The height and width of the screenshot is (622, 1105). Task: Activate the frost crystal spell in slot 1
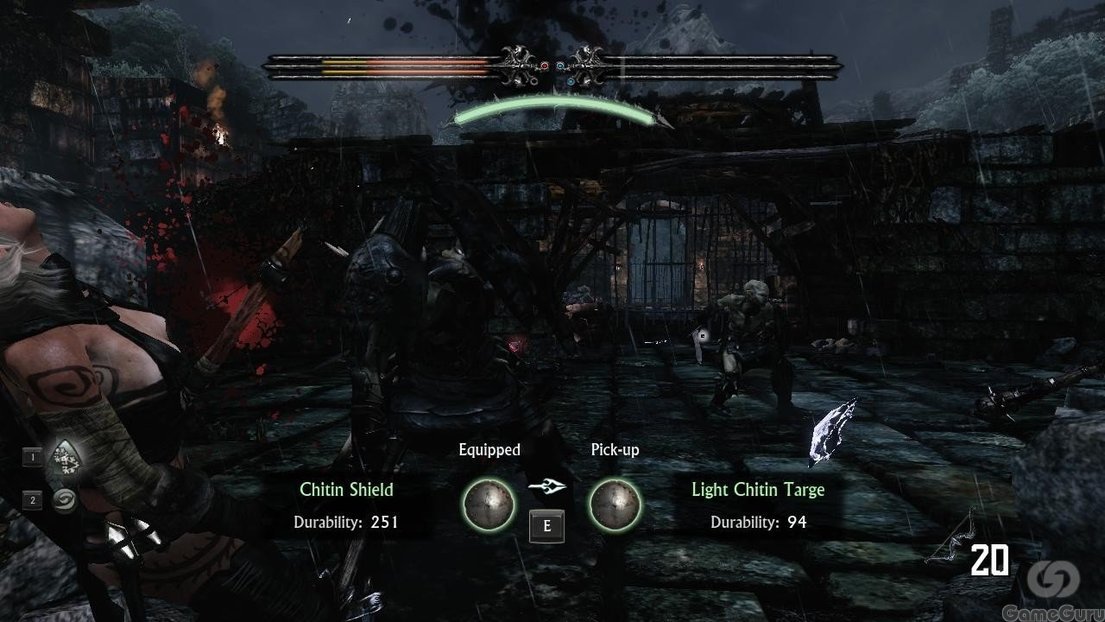tap(65, 458)
